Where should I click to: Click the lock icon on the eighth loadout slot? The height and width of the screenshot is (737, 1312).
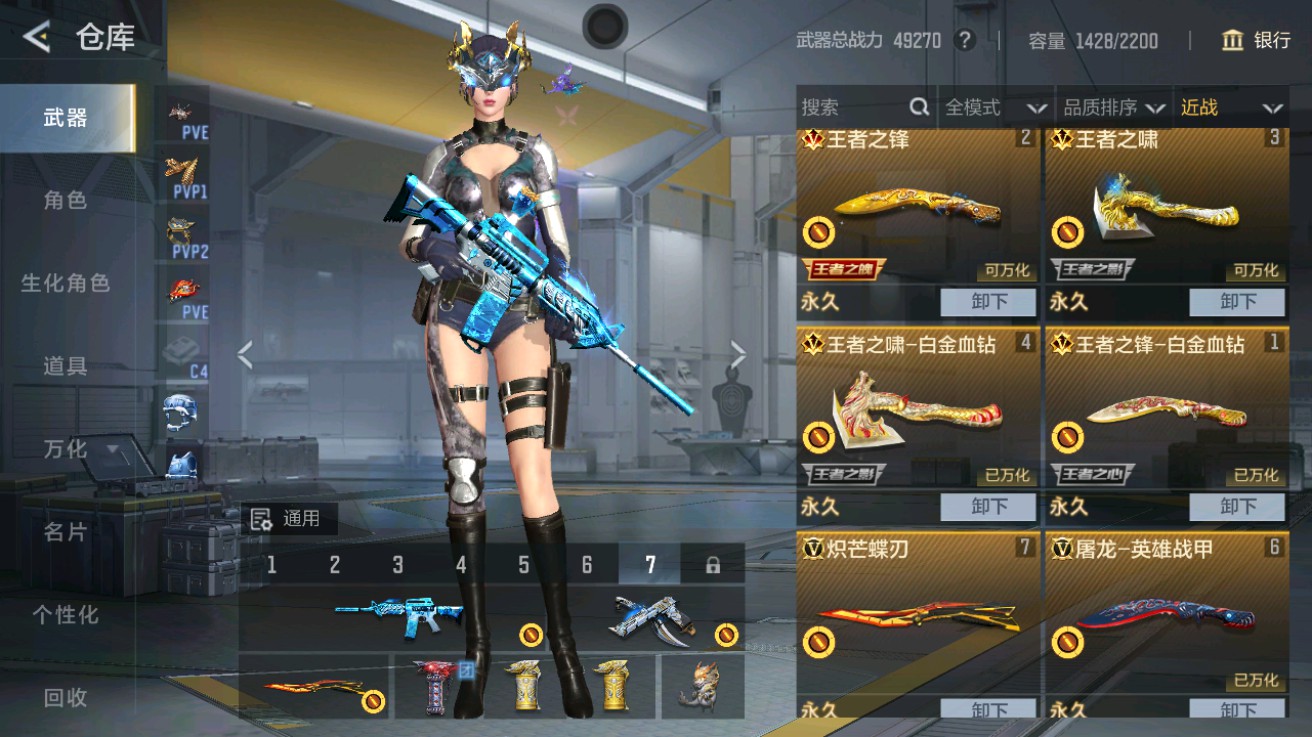(x=713, y=563)
